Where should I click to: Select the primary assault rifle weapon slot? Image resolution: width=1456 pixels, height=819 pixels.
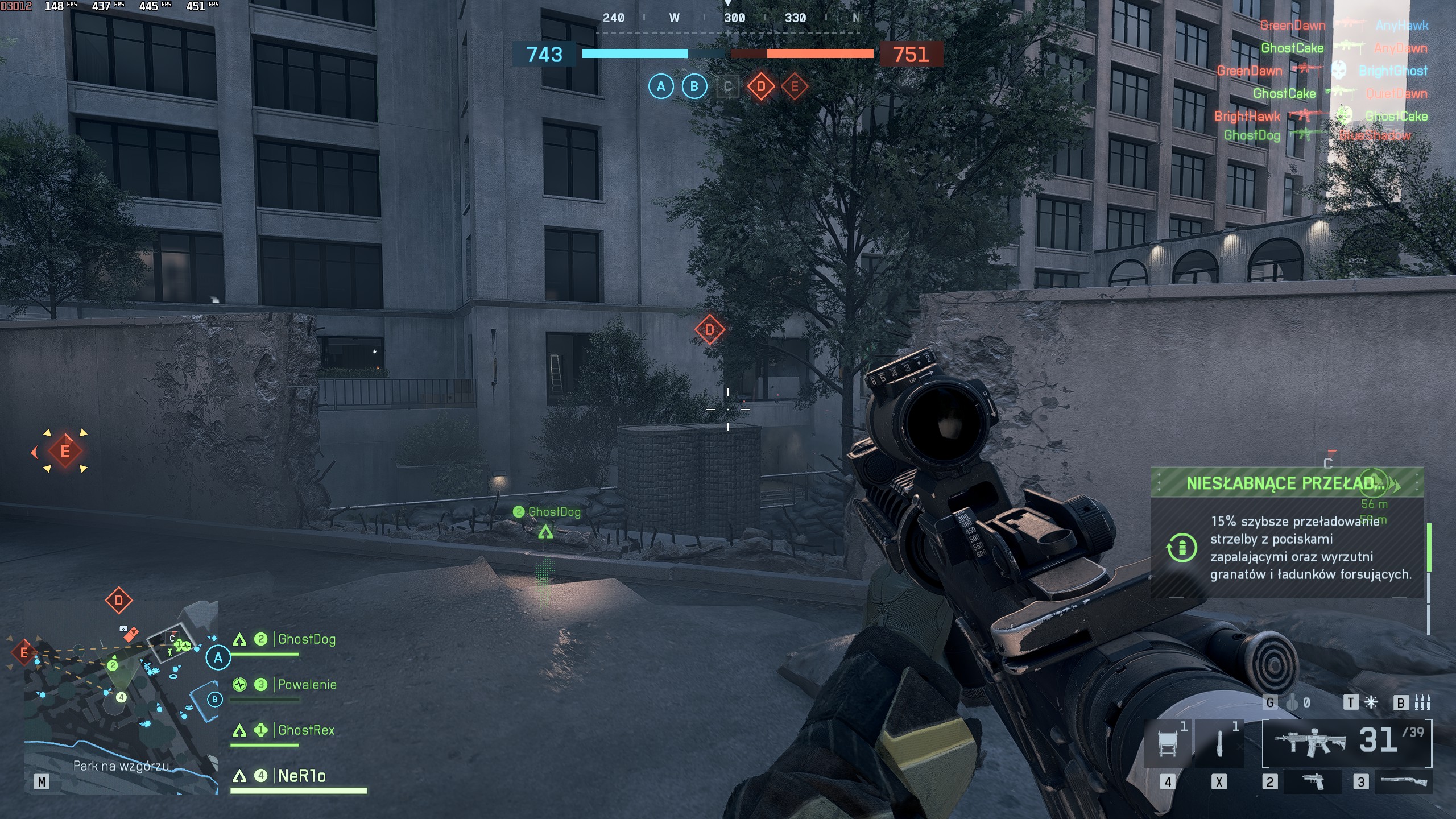click(1310, 742)
